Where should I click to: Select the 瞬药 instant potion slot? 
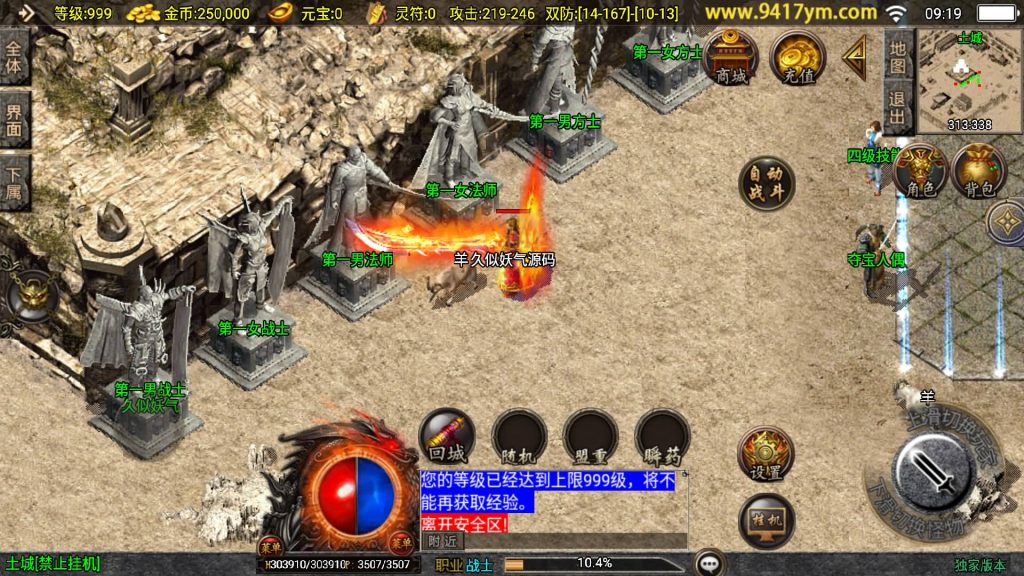[662, 435]
